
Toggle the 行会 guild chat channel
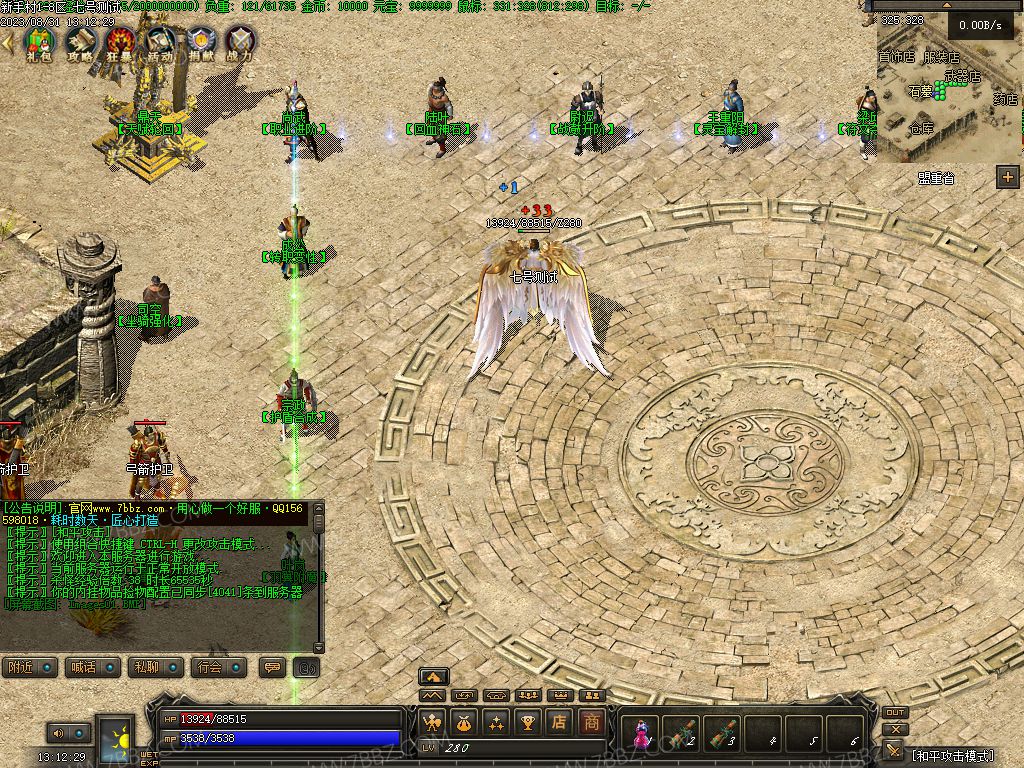[217, 667]
